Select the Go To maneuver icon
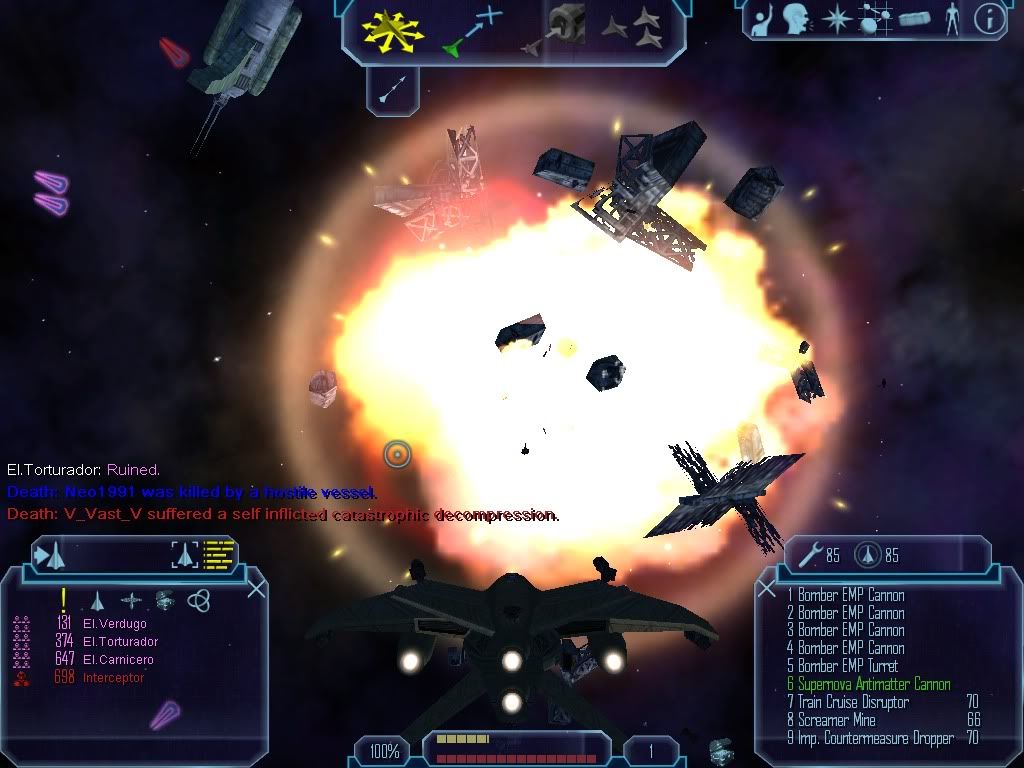The width and height of the screenshot is (1024, 768). (472, 30)
